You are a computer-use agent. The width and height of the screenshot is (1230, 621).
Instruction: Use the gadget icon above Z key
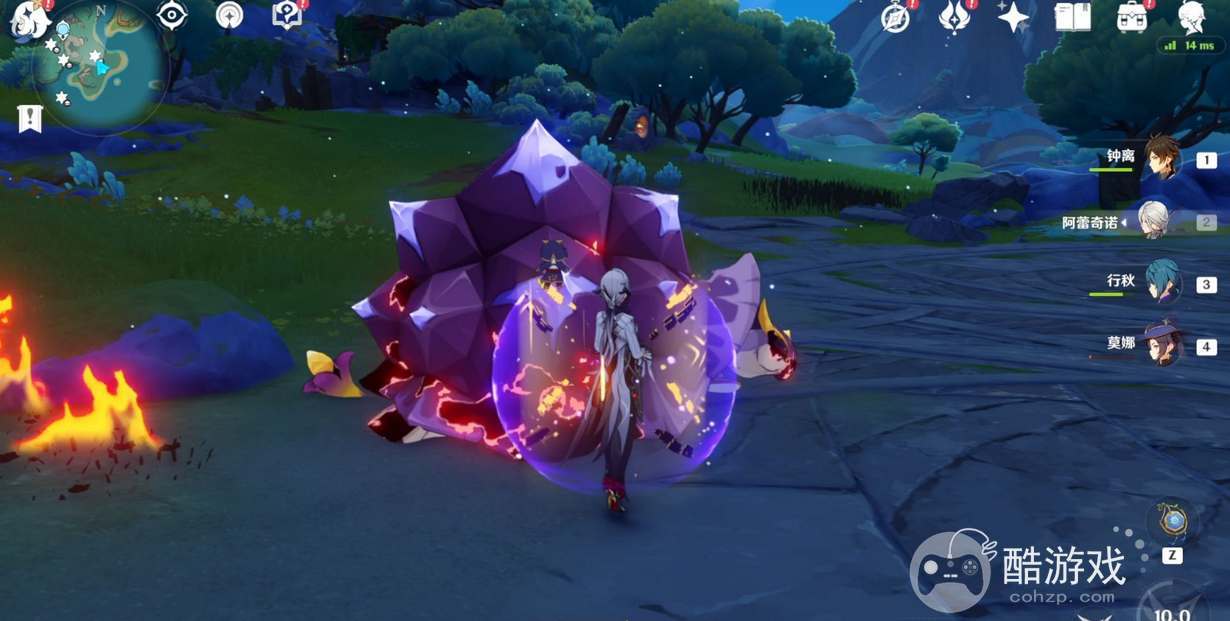tap(1172, 520)
